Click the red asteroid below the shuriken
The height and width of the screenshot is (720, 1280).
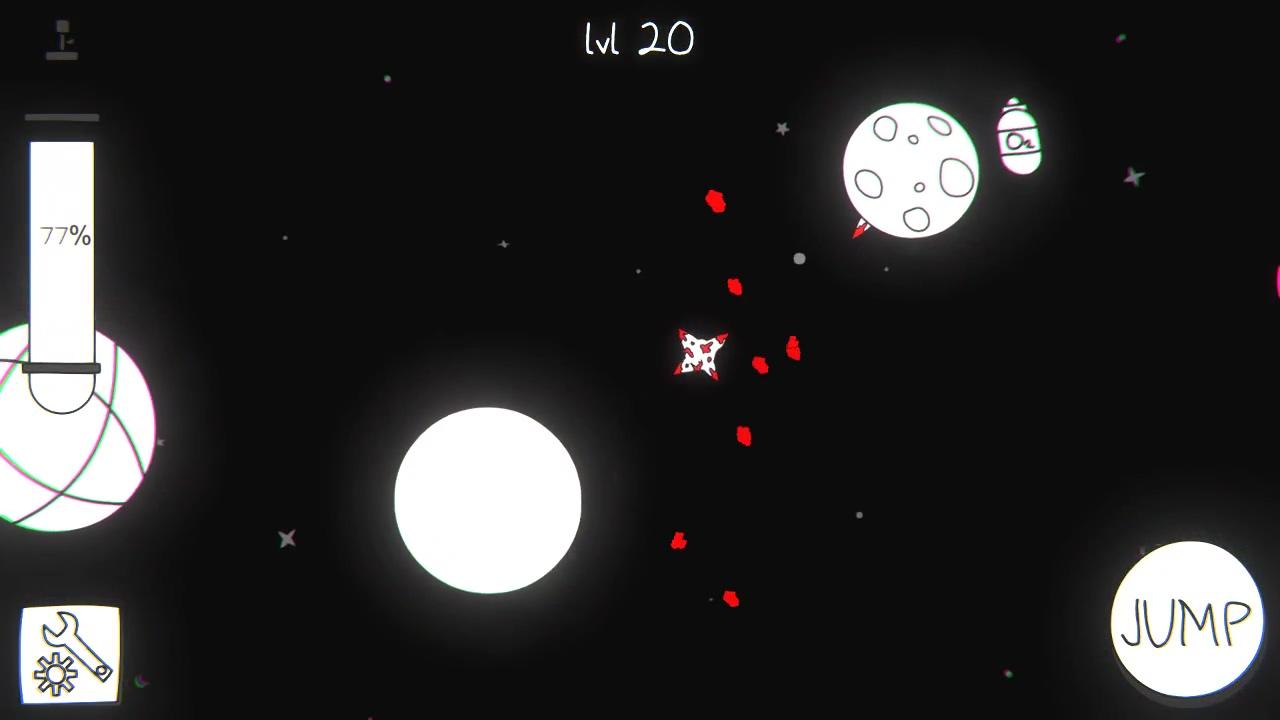click(743, 434)
